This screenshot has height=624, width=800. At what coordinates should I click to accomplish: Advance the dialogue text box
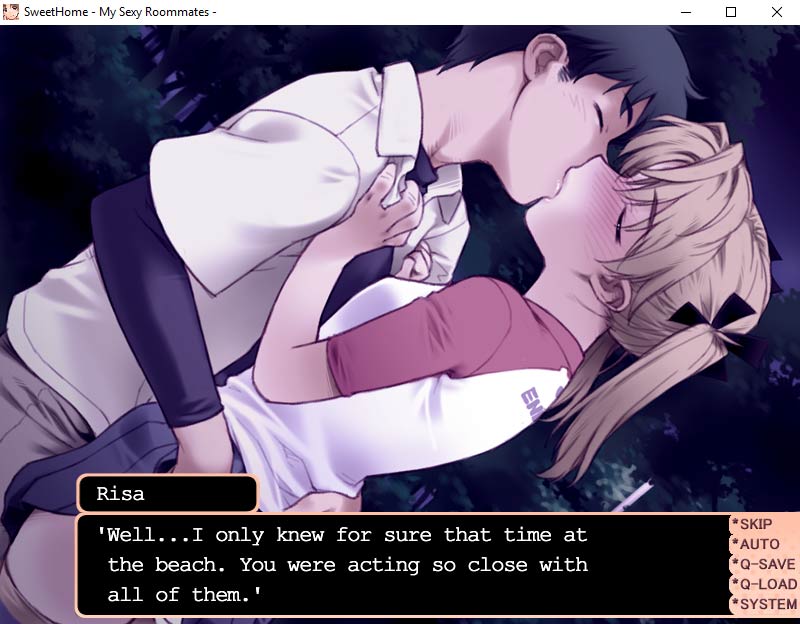point(400,565)
